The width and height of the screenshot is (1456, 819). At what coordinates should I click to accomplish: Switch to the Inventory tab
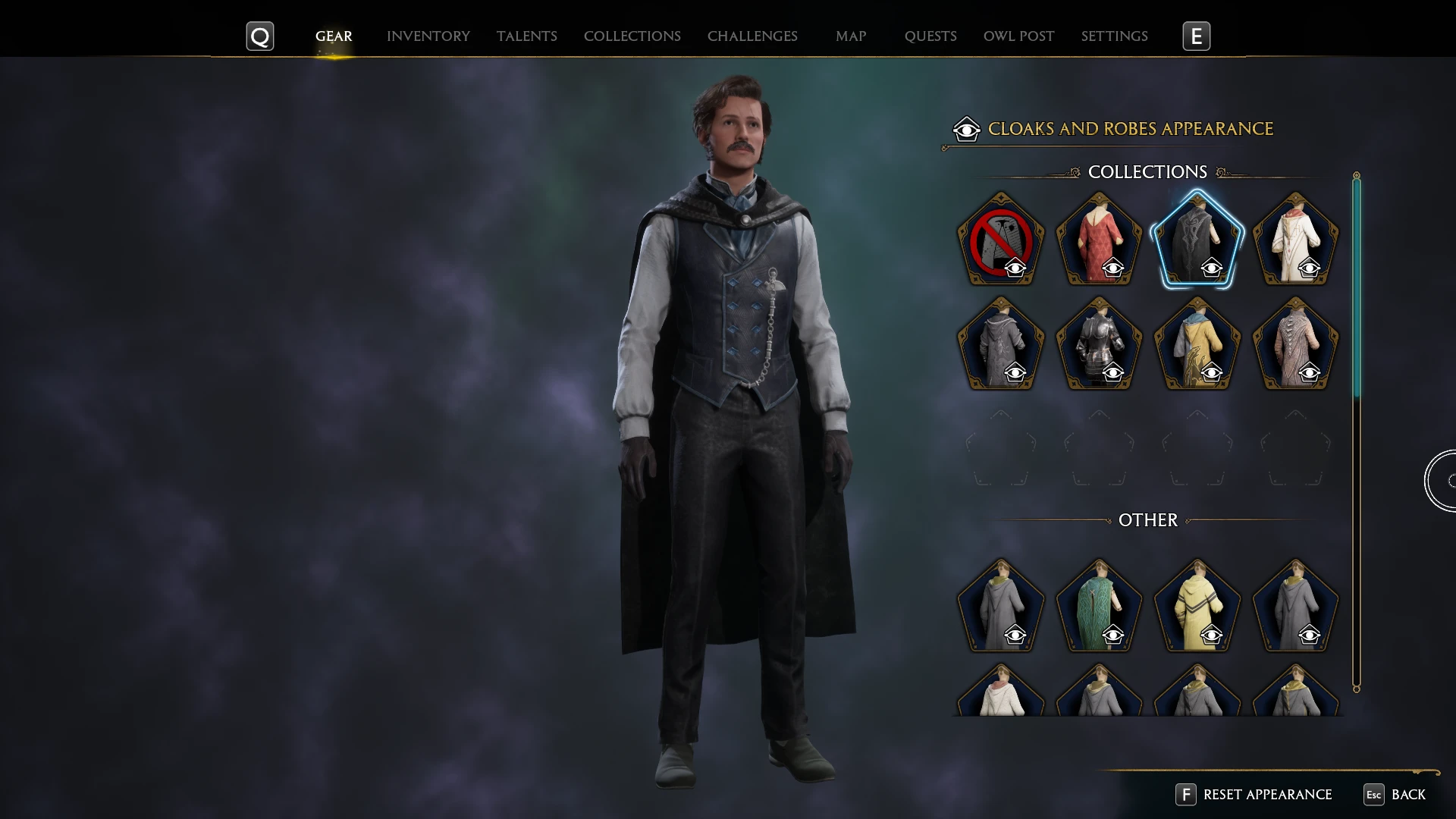click(x=428, y=36)
